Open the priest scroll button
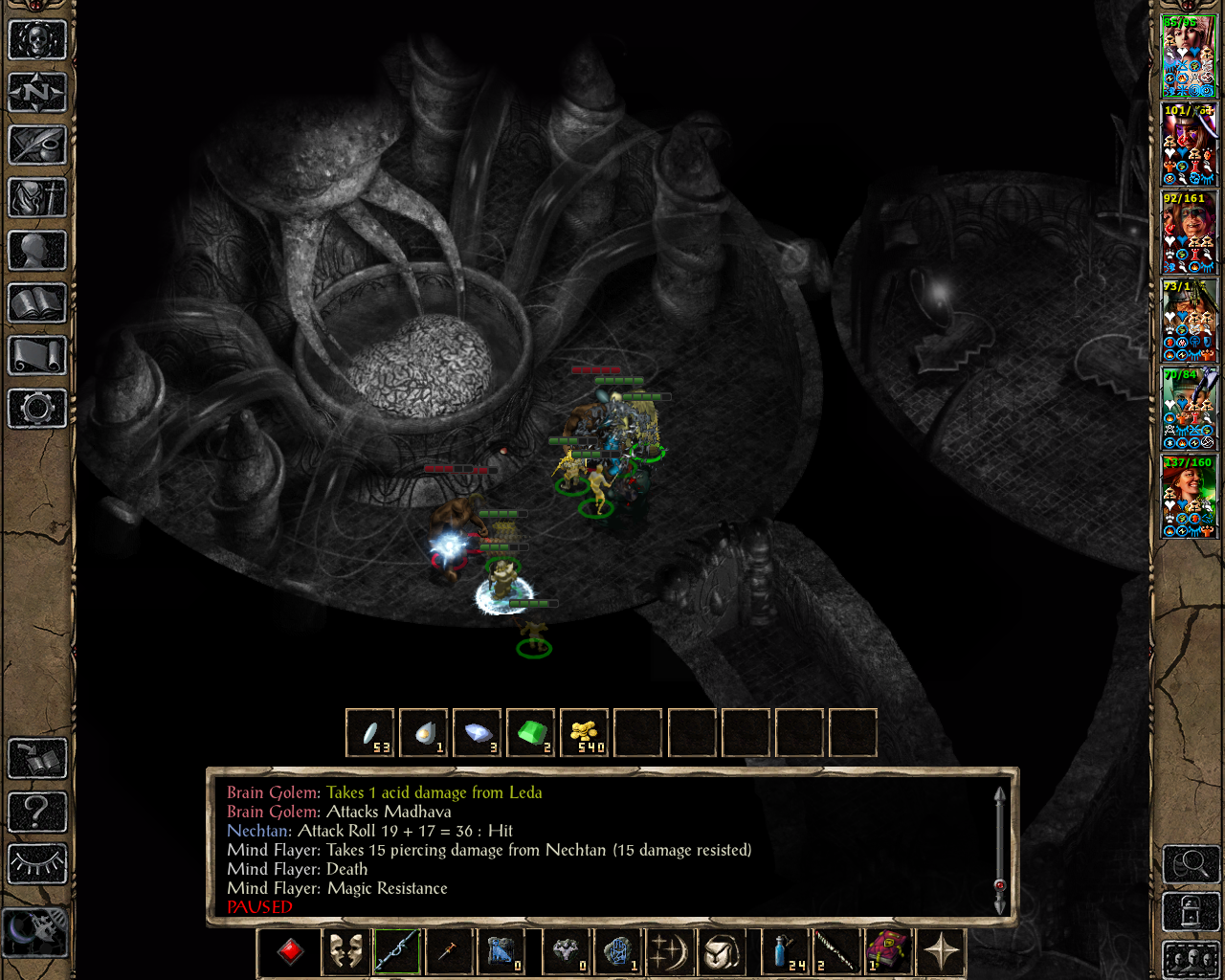Viewport: 1225px width, 980px height. coord(37,356)
